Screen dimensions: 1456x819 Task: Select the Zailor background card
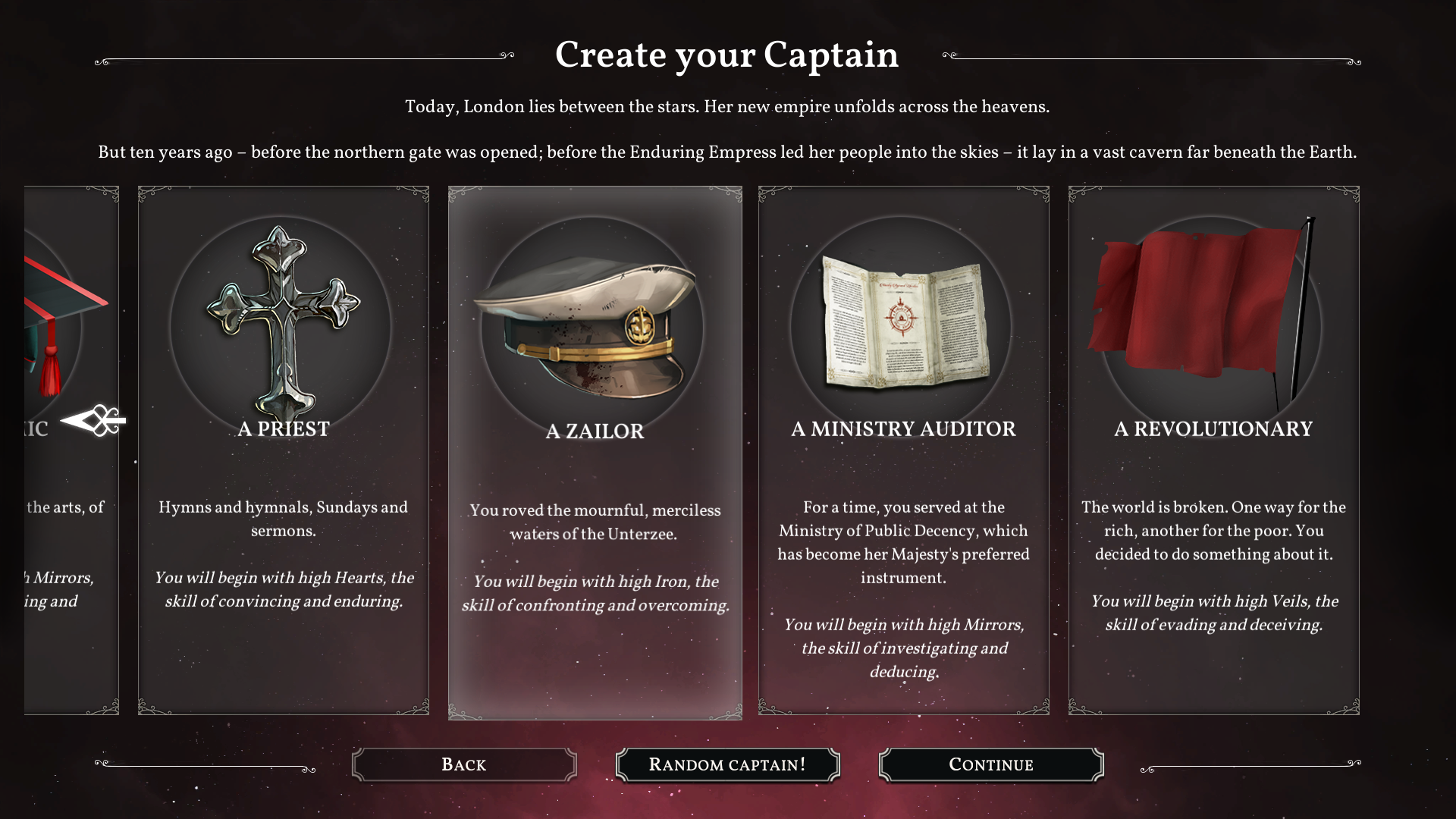[595, 452]
